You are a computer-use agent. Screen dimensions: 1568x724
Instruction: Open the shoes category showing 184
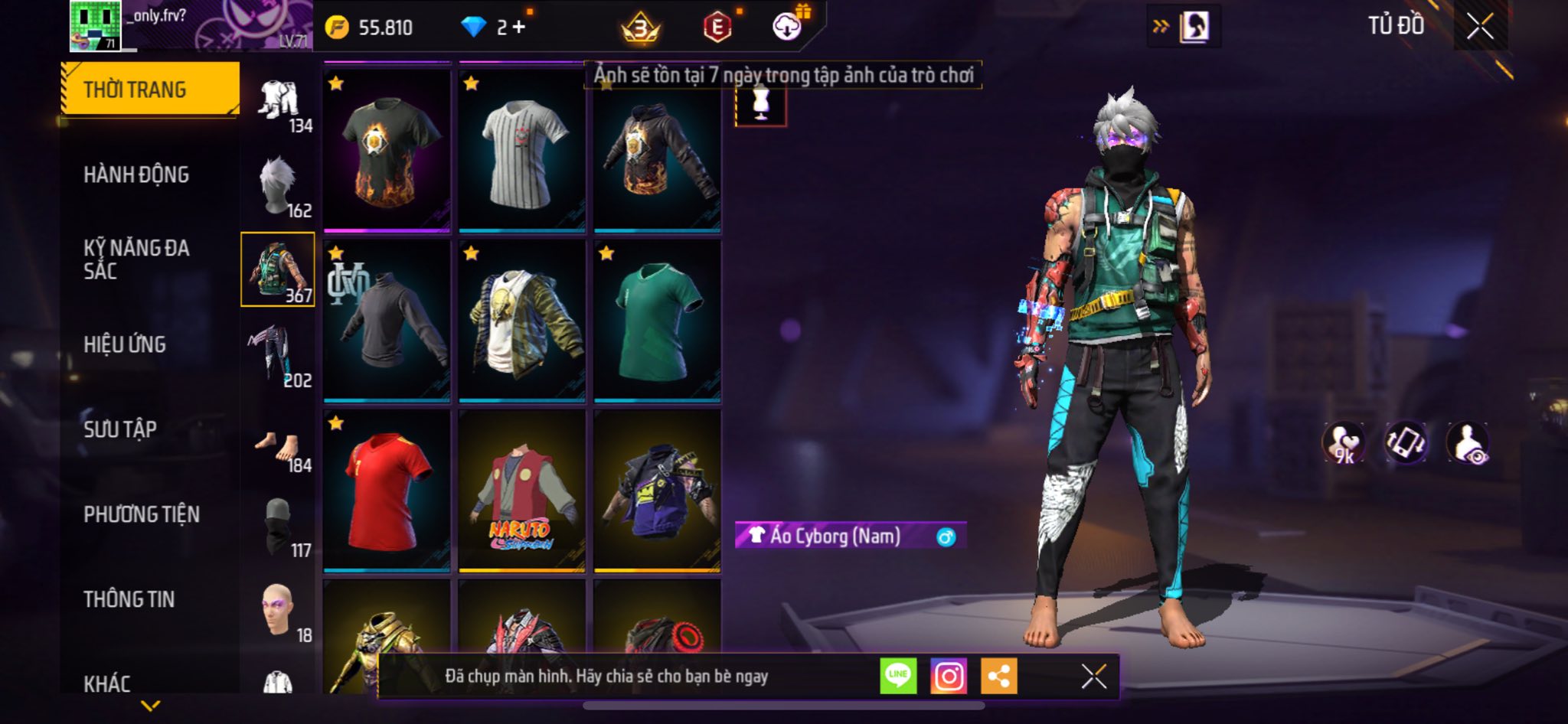pyautogui.click(x=279, y=442)
